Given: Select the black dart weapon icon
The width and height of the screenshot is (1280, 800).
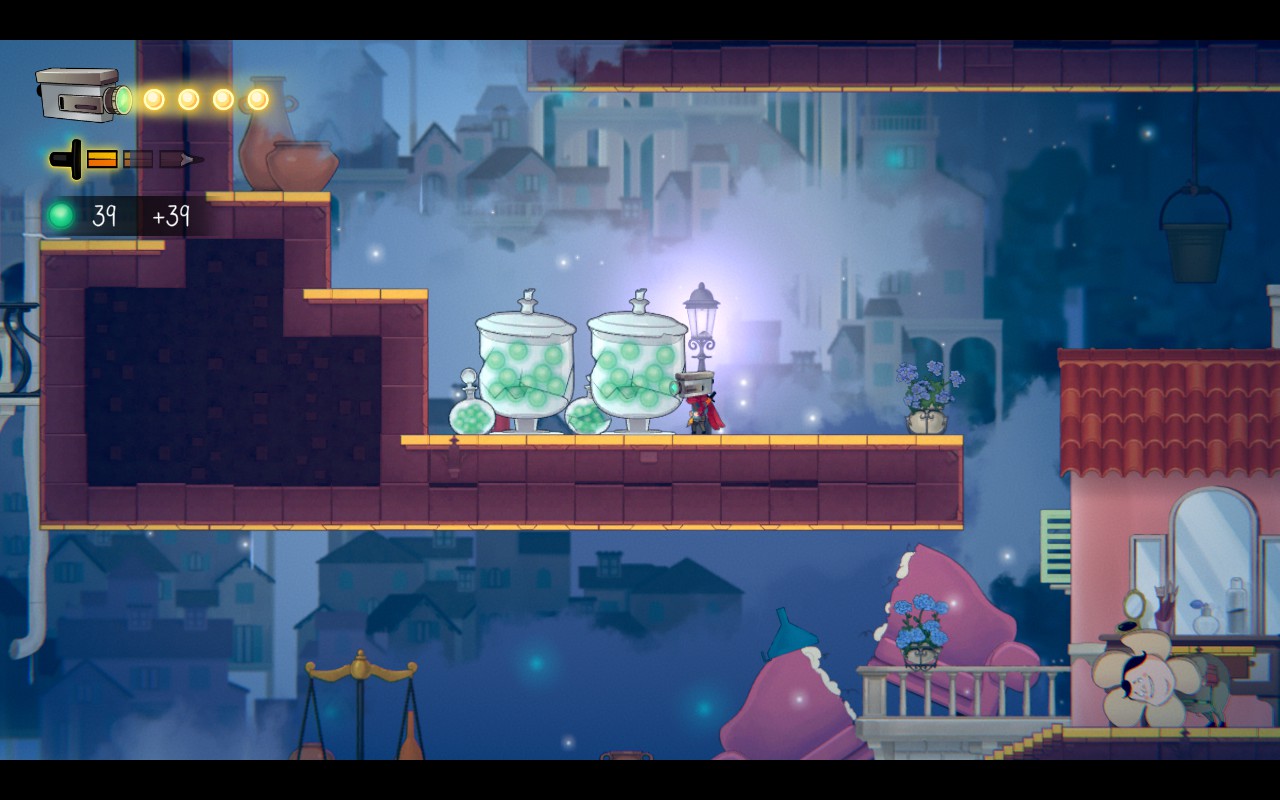Looking at the screenshot, I should click(x=70, y=159).
